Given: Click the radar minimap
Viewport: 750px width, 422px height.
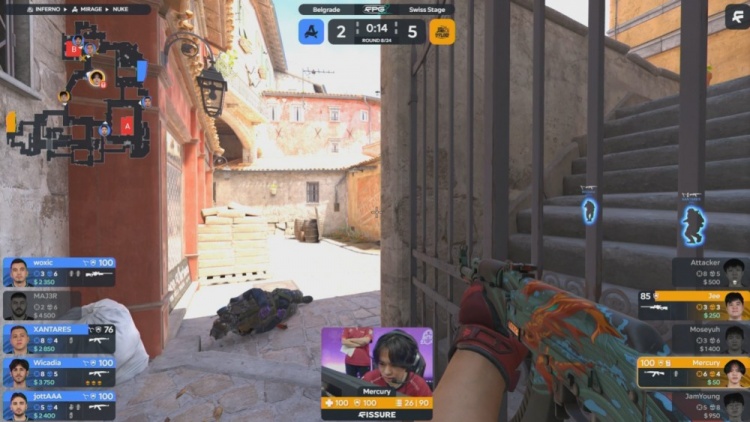Looking at the screenshot, I should coord(78,92).
